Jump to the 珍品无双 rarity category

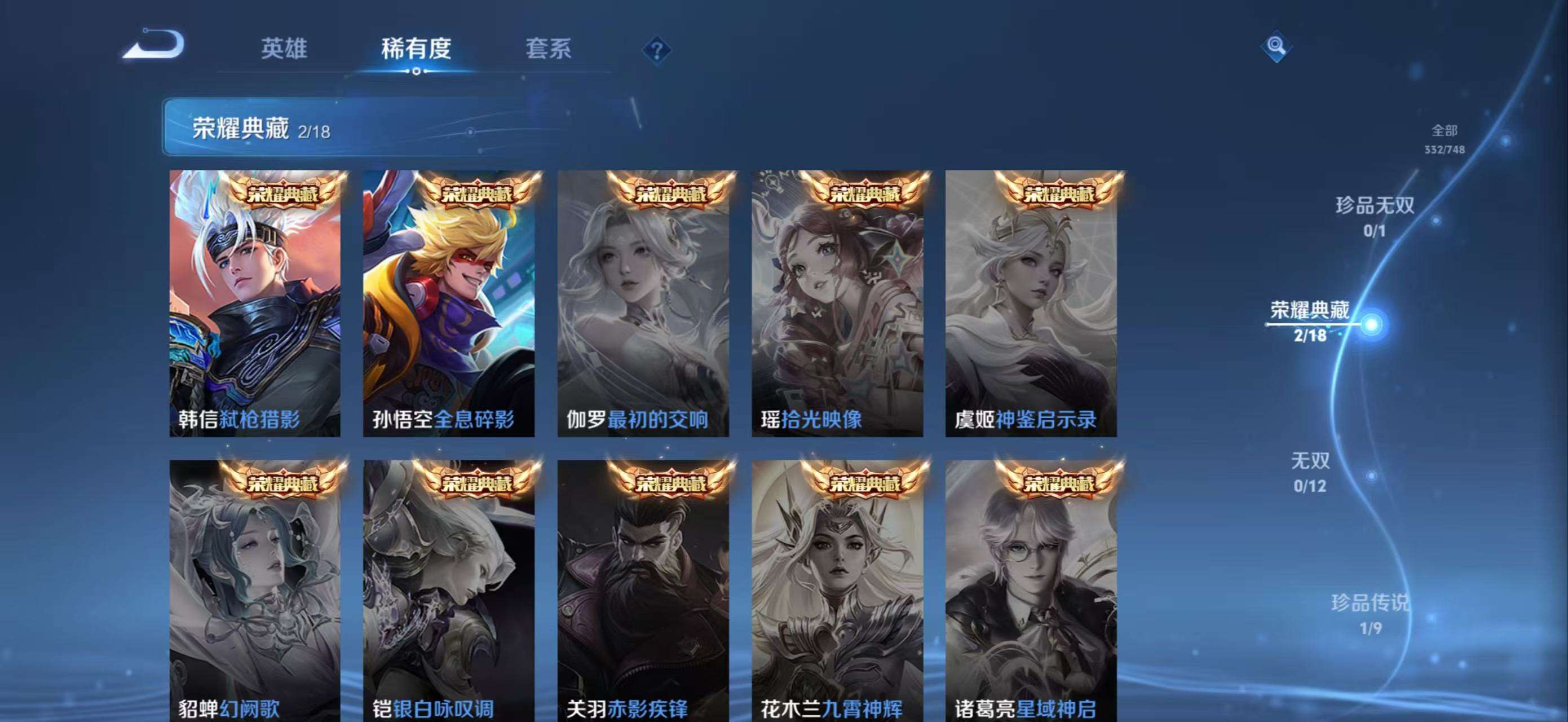[x=1375, y=215]
